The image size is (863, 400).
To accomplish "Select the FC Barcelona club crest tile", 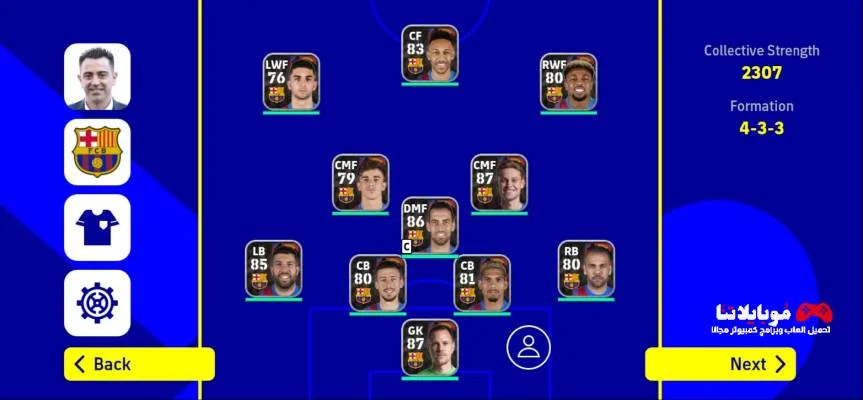I will 97,152.
